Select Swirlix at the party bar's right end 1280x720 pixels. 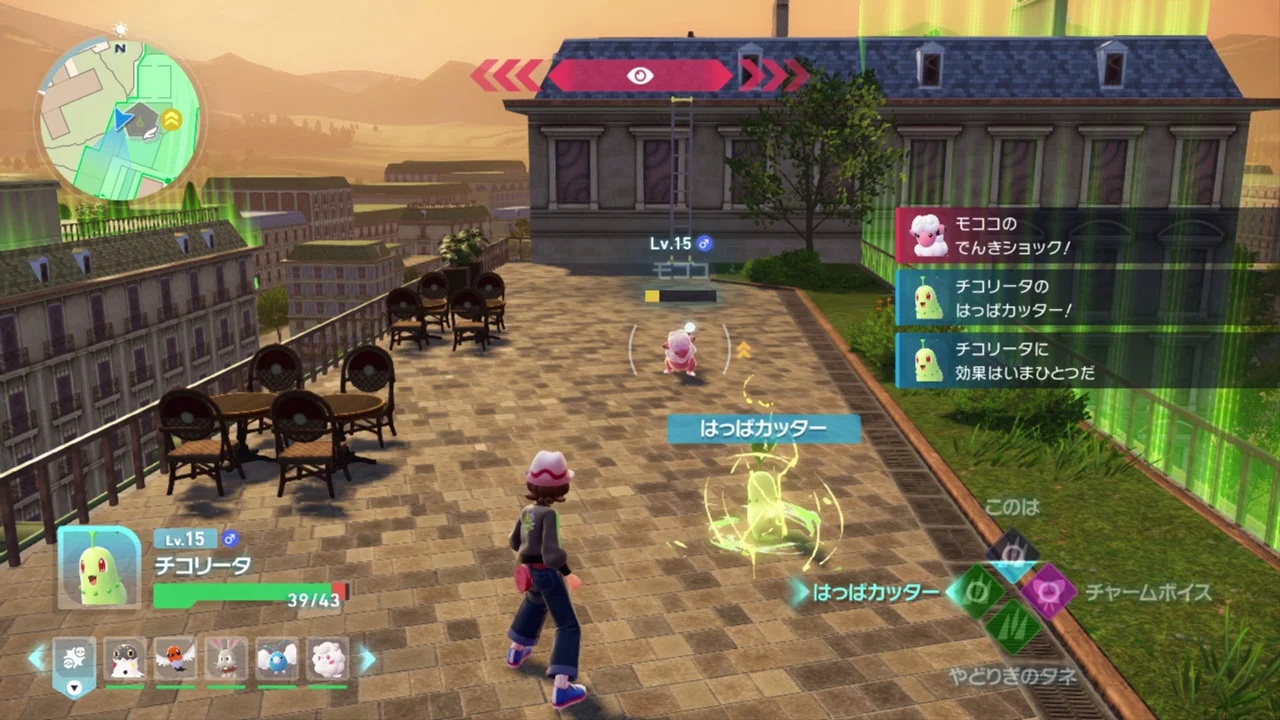[327, 658]
